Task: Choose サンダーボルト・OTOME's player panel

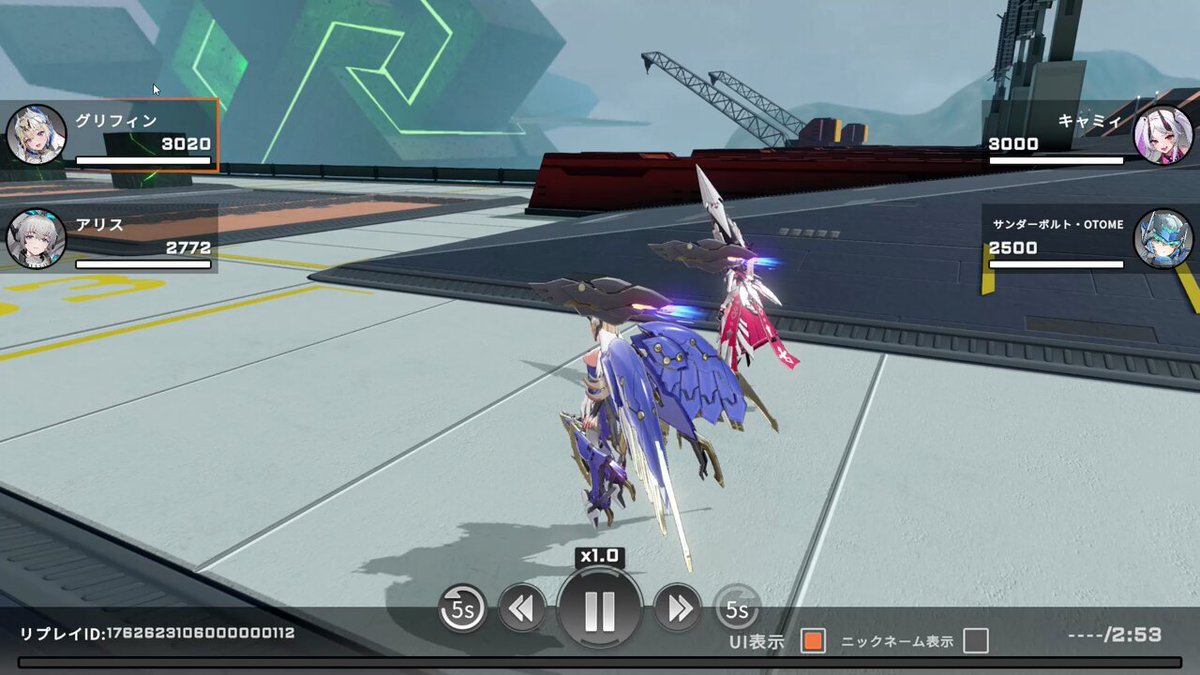Action: coord(1088,239)
